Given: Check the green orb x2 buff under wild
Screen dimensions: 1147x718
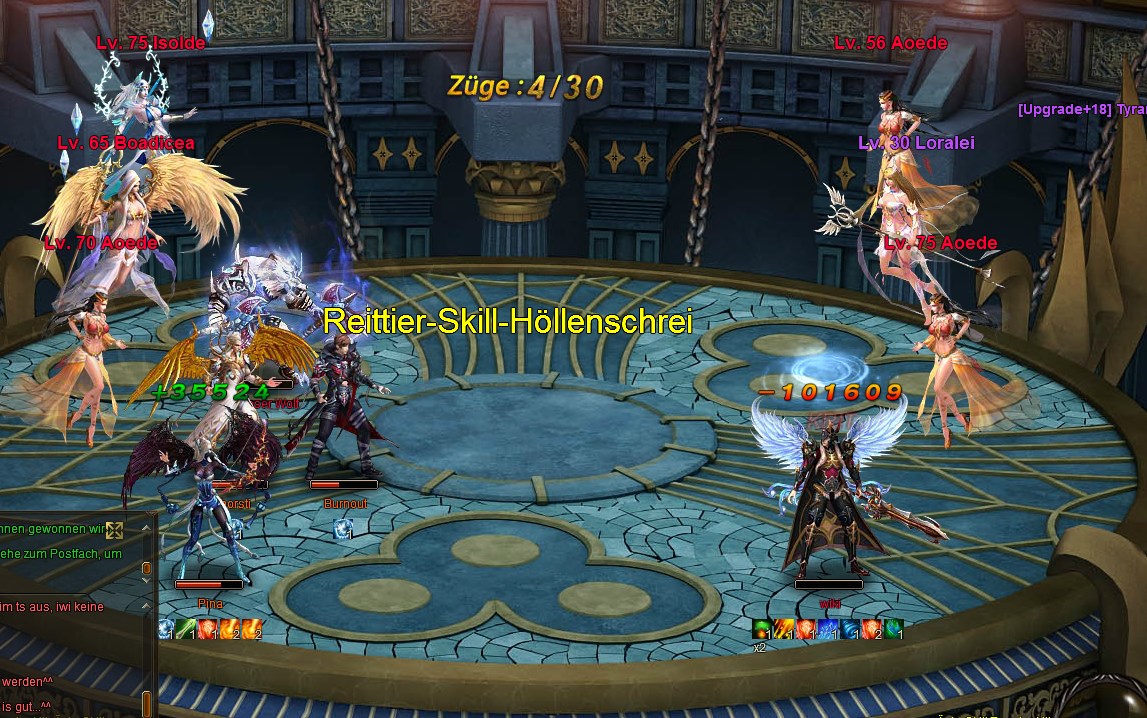Looking at the screenshot, I should click(x=762, y=629).
